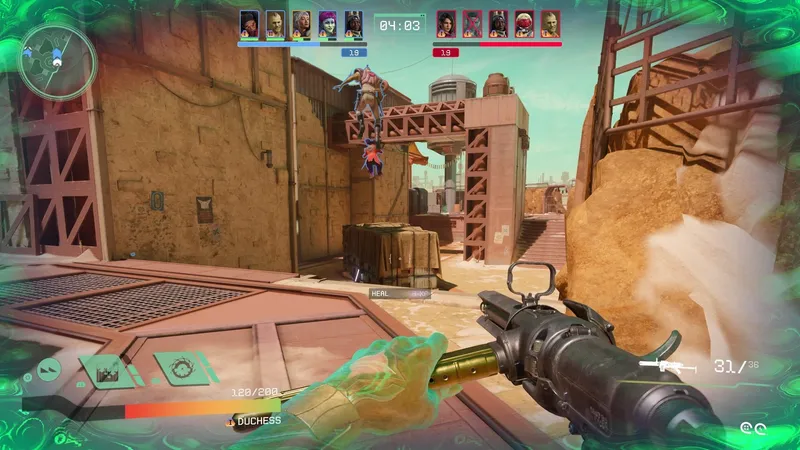Select the crossed-out eliminated enemy portrait
The width and height of the screenshot is (800, 450).
pos(471,24)
